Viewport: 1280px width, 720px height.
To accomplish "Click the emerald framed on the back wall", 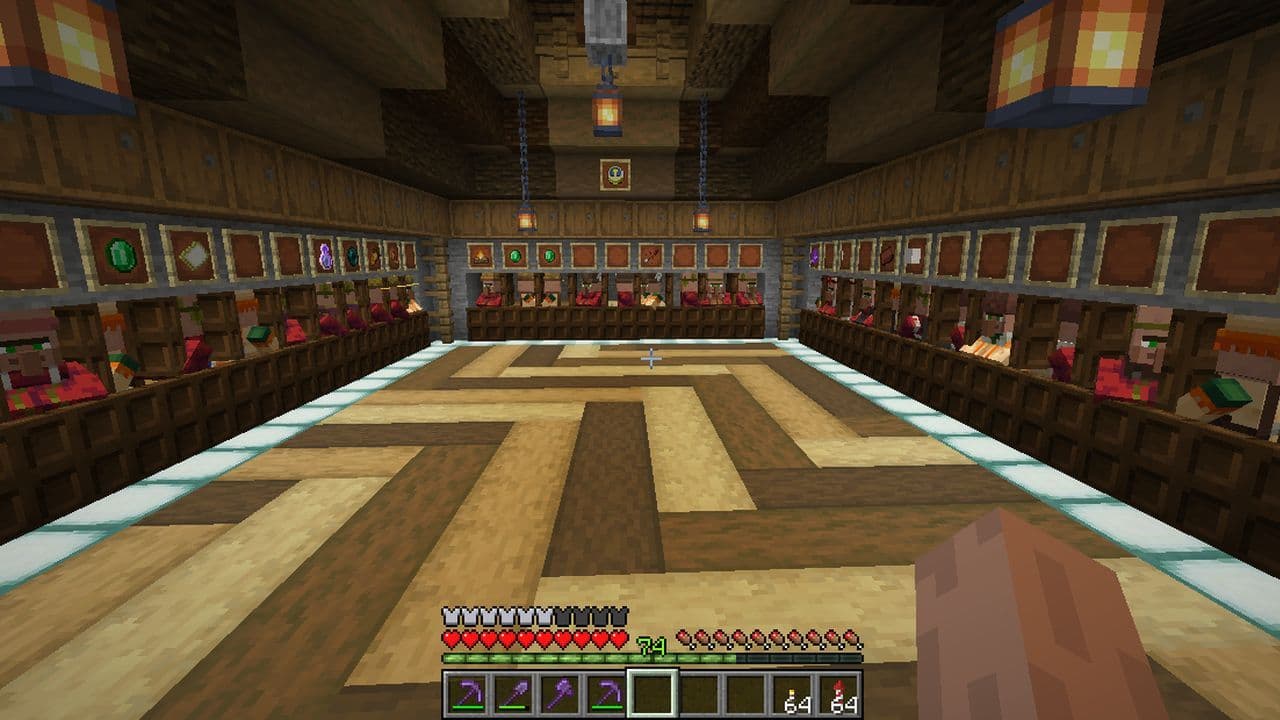I will tap(513, 255).
